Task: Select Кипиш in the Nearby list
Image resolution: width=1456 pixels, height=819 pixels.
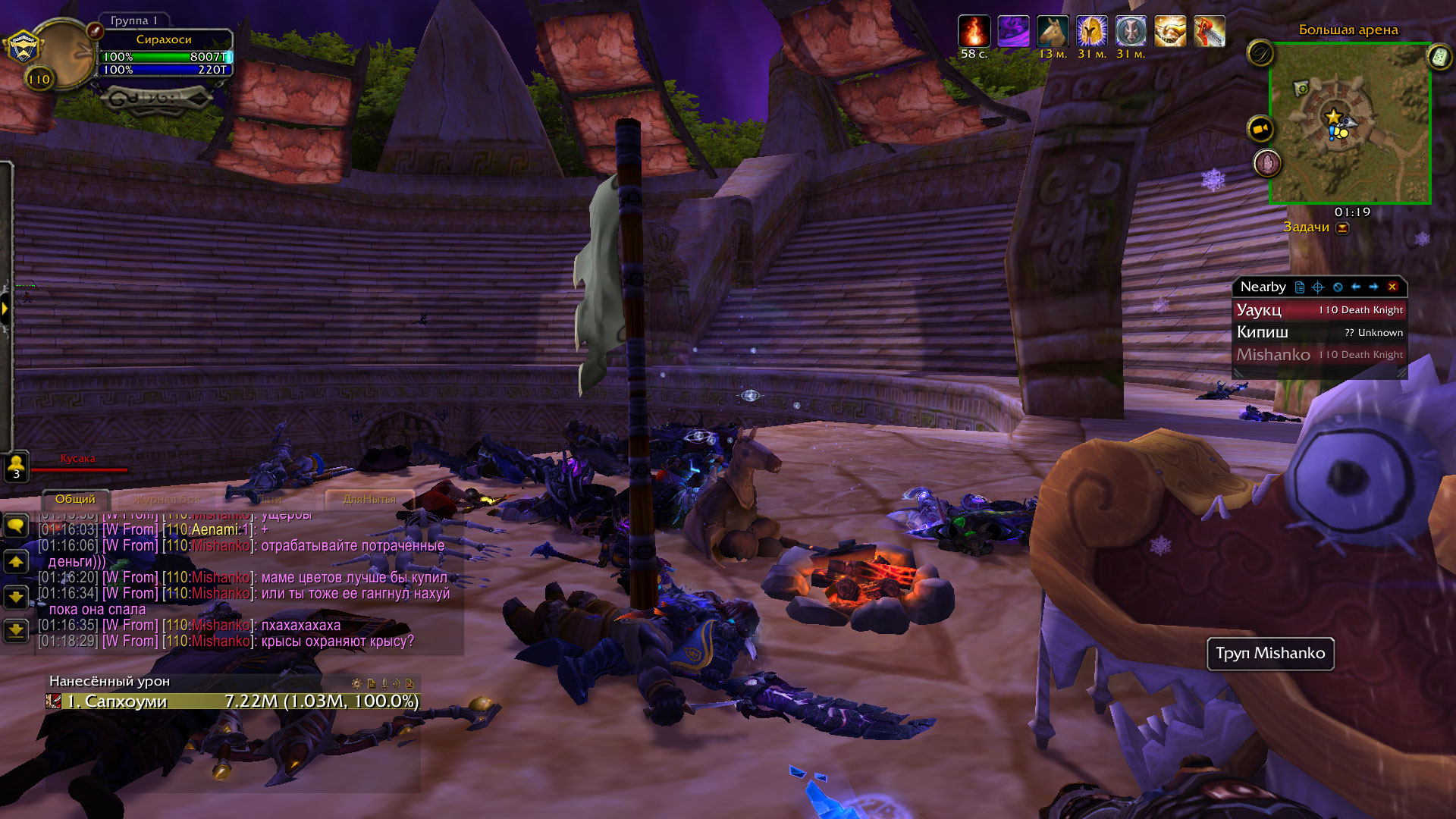Action: pyautogui.click(x=1319, y=332)
